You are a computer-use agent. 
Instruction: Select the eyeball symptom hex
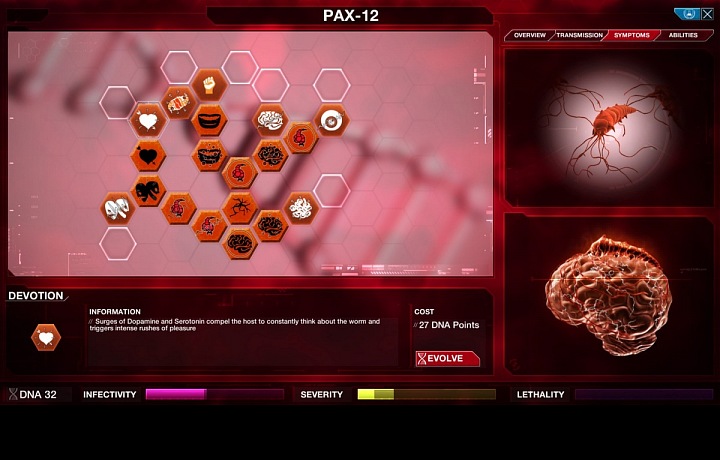click(331, 119)
